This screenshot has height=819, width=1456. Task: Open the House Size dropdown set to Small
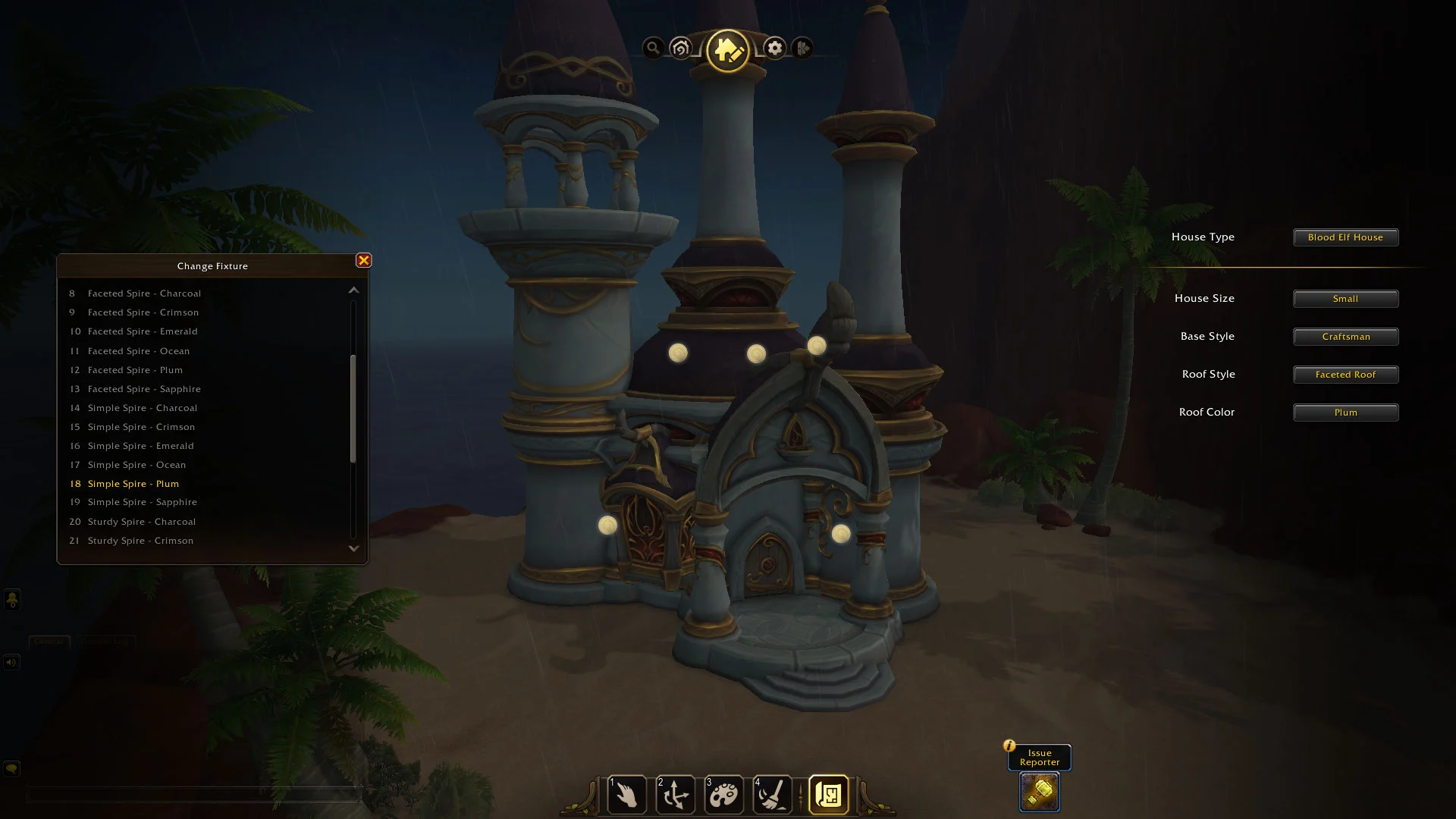click(x=1345, y=299)
